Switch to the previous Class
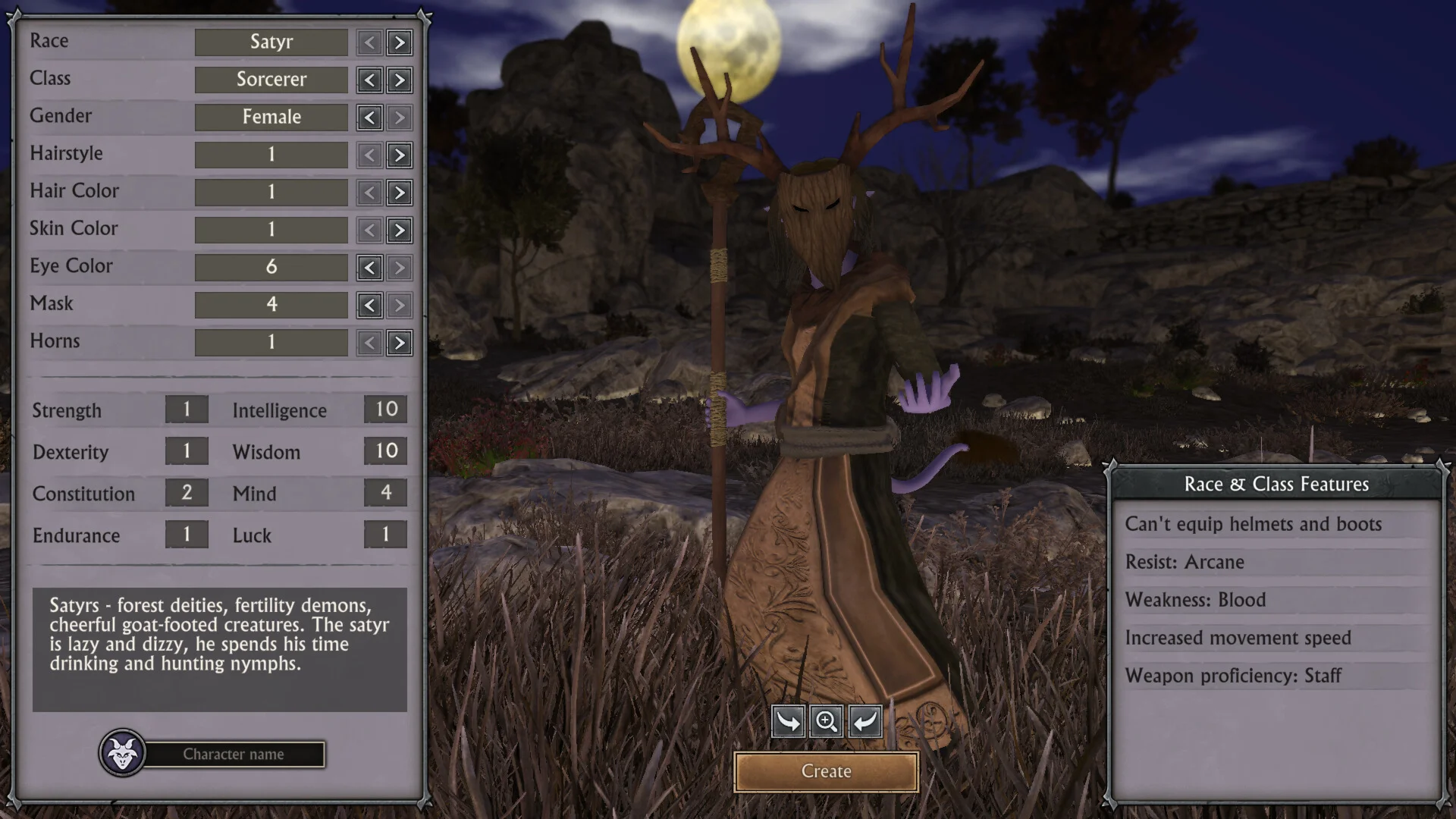The height and width of the screenshot is (819, 1456). [x=369, y=80]
